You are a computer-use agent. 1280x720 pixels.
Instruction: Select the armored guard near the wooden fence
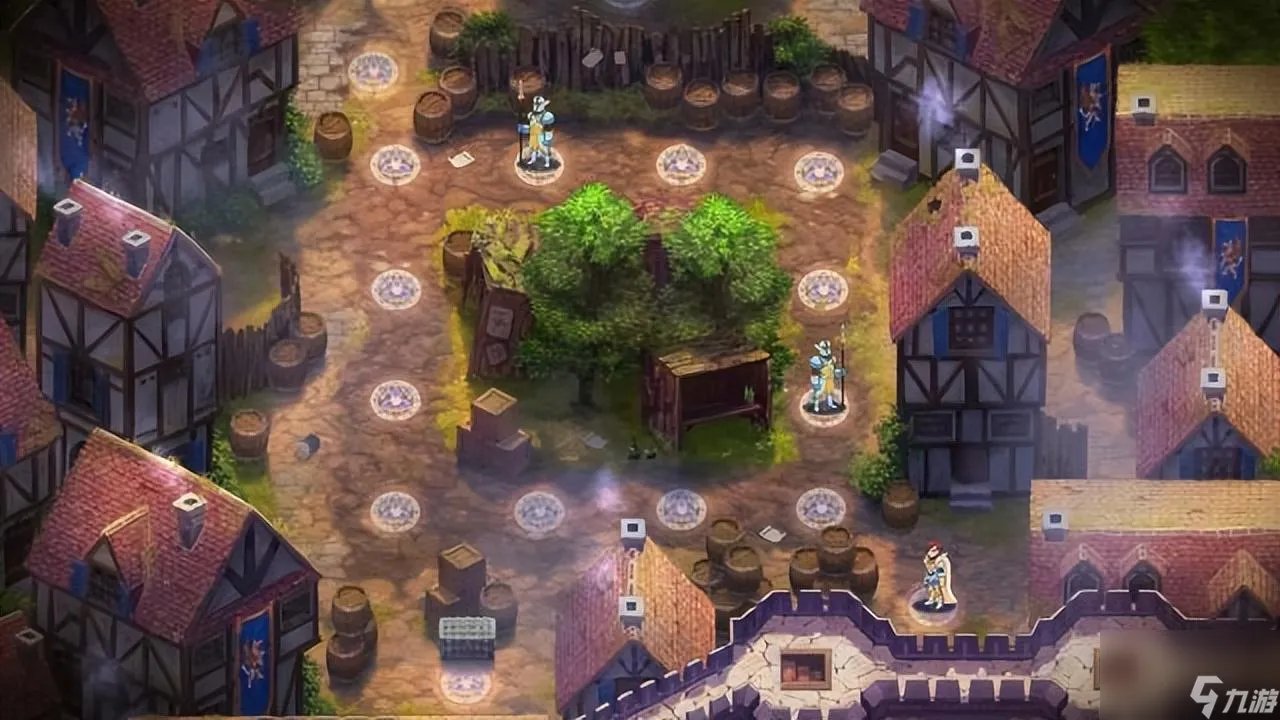tap(537, 134)
